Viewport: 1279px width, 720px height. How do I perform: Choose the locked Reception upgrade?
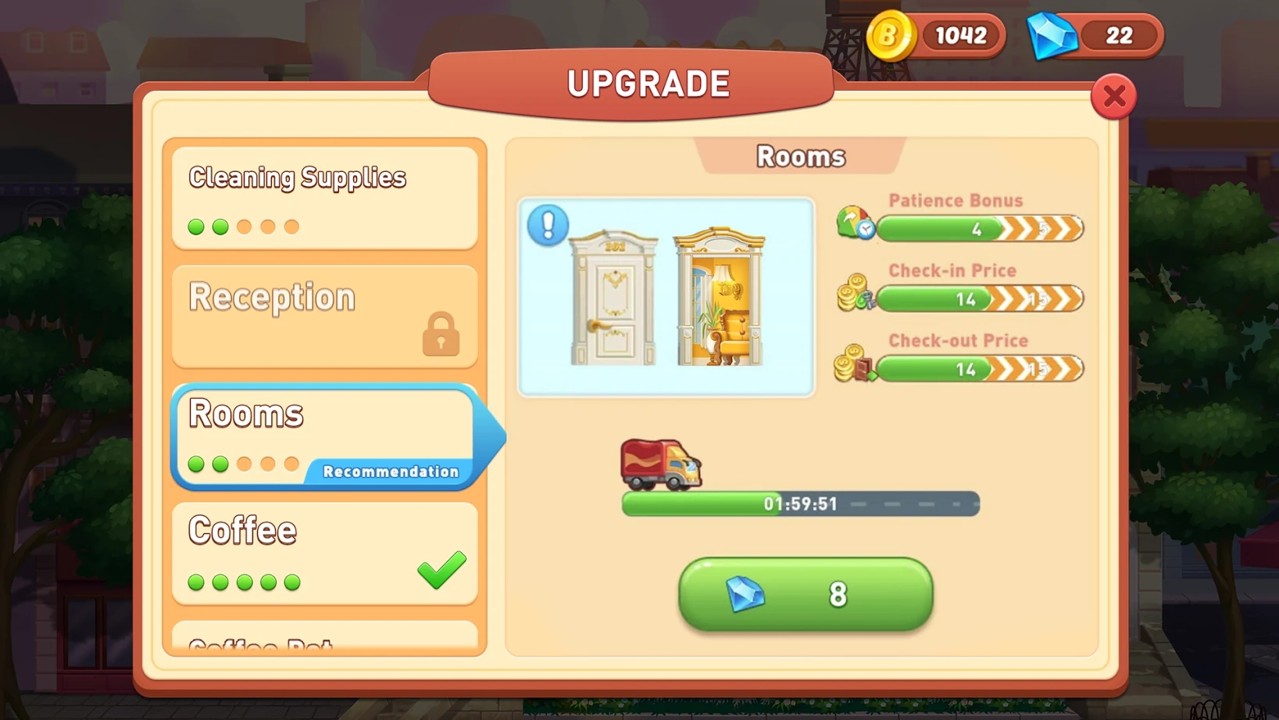(324, 315)
